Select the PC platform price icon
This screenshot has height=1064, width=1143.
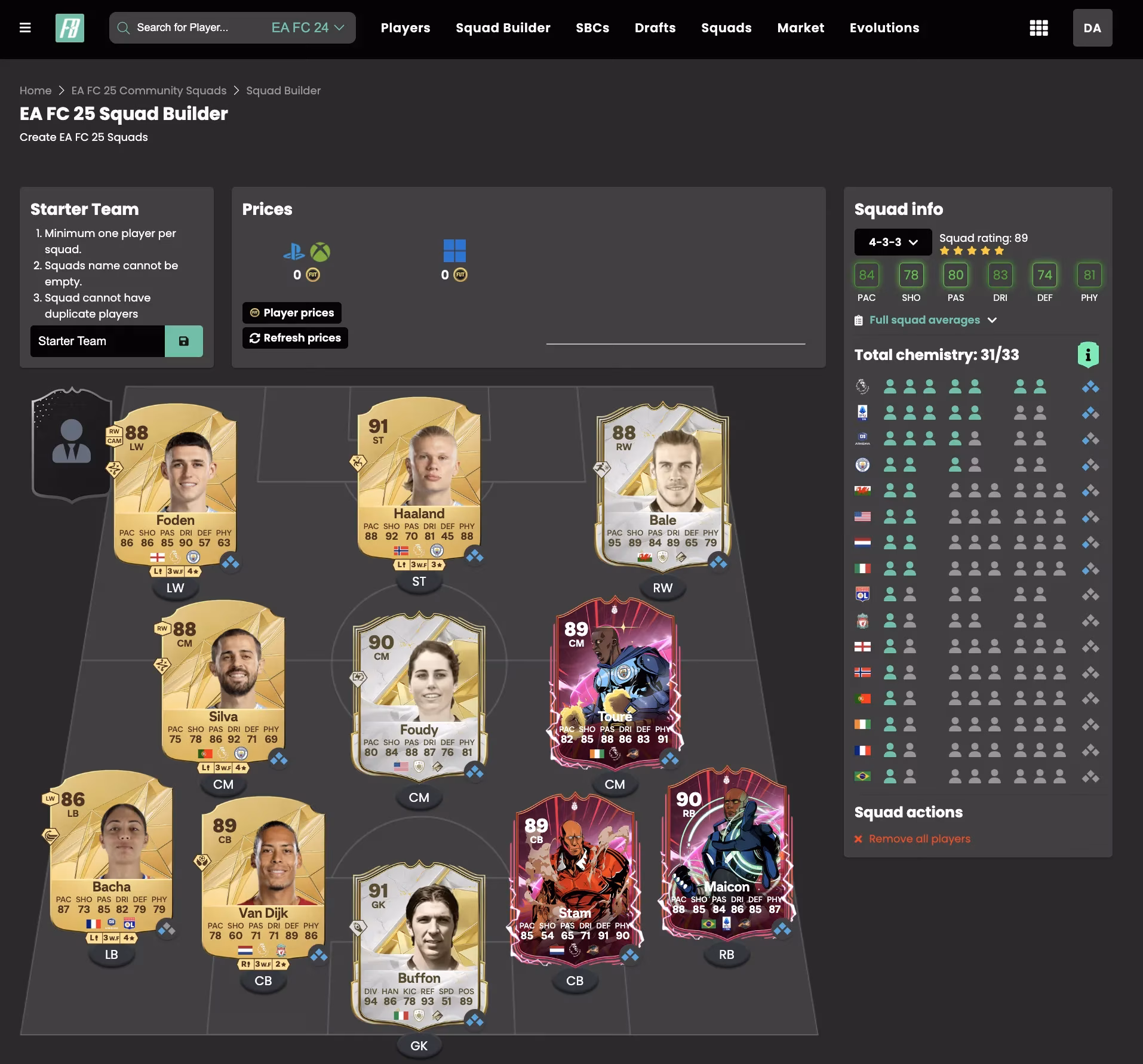pos(456,251)
